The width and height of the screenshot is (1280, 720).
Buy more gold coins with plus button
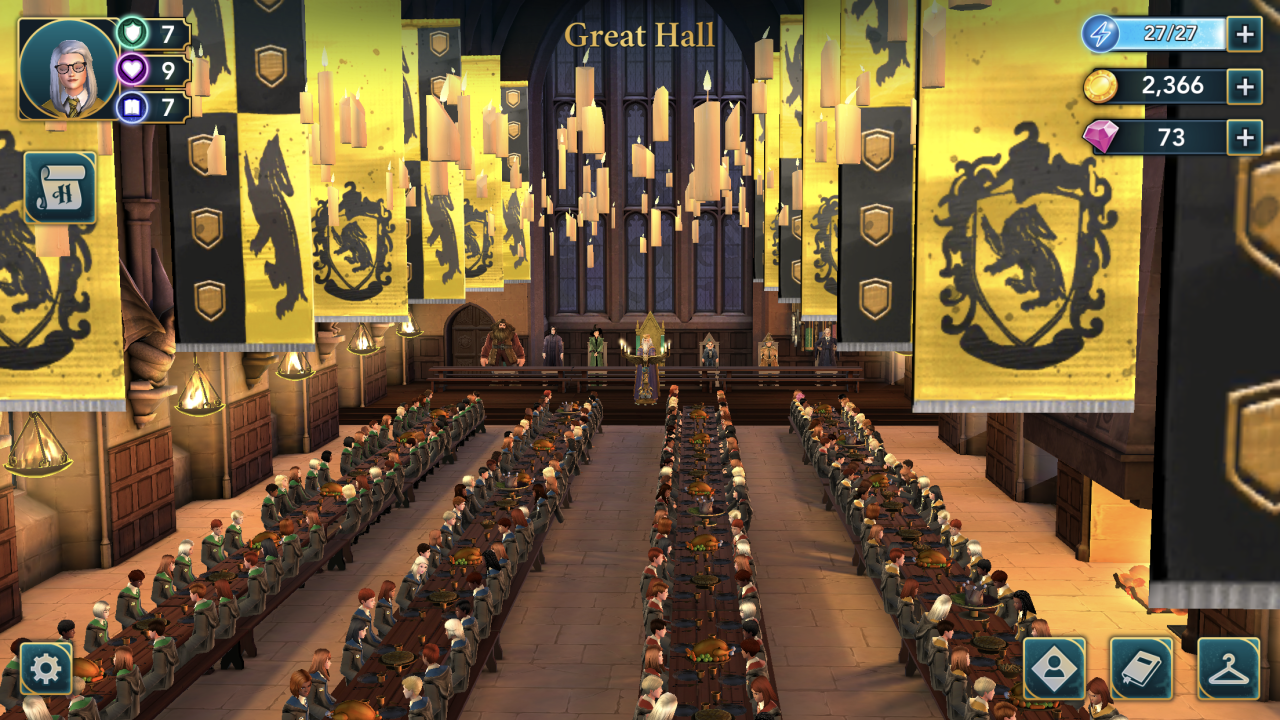[1244, 86]
